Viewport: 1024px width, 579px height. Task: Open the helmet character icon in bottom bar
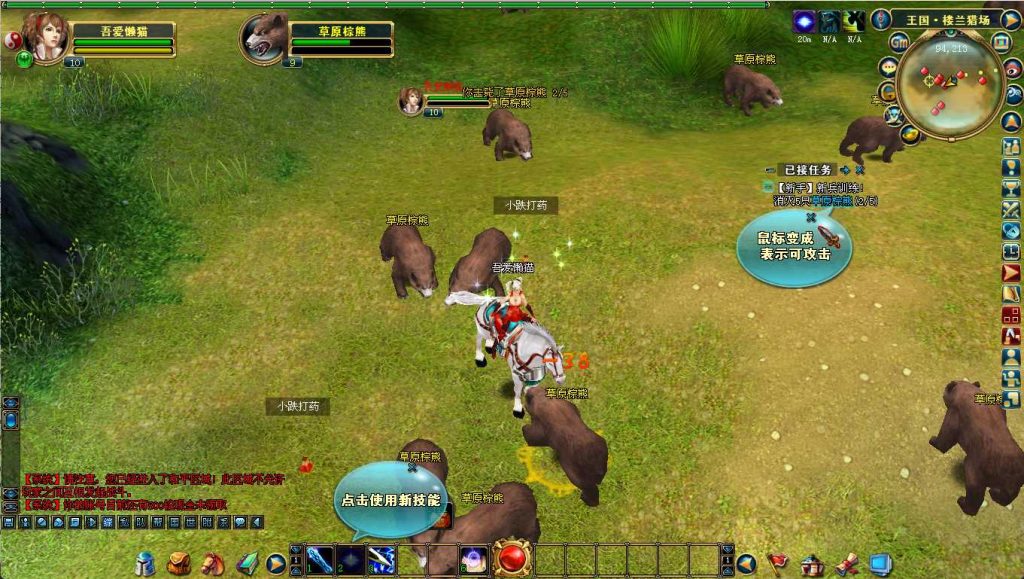146,564
